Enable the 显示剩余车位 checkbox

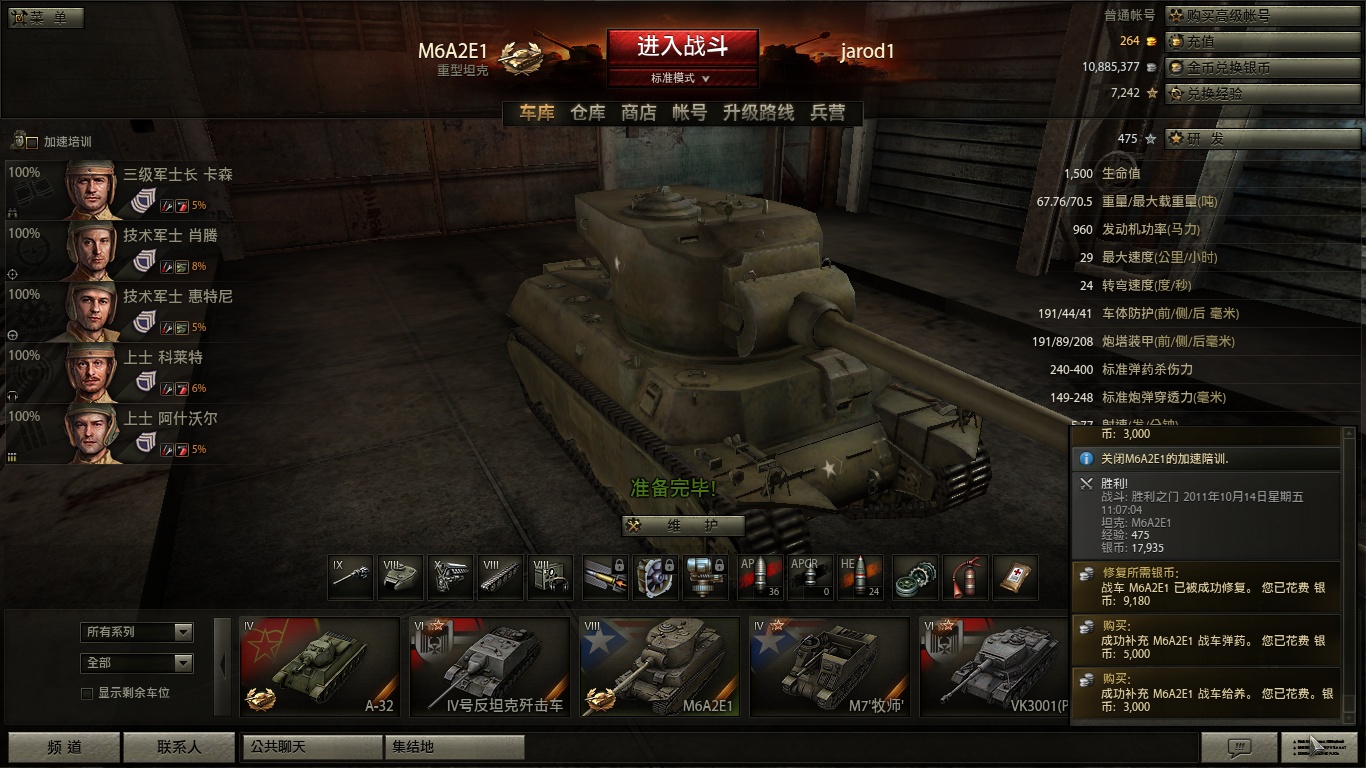coord(87,693)
